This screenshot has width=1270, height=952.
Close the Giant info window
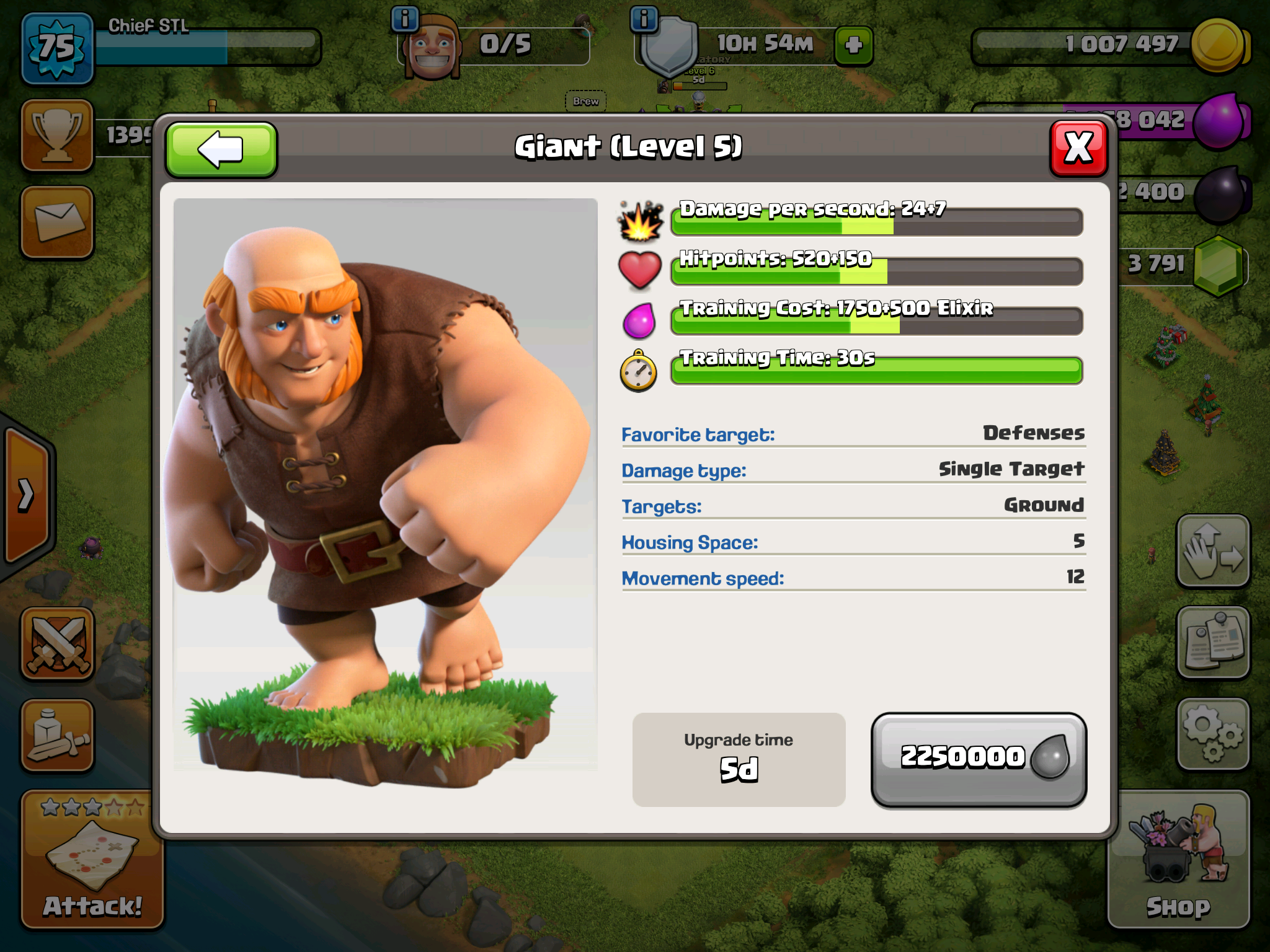[x=1078, y=148]
